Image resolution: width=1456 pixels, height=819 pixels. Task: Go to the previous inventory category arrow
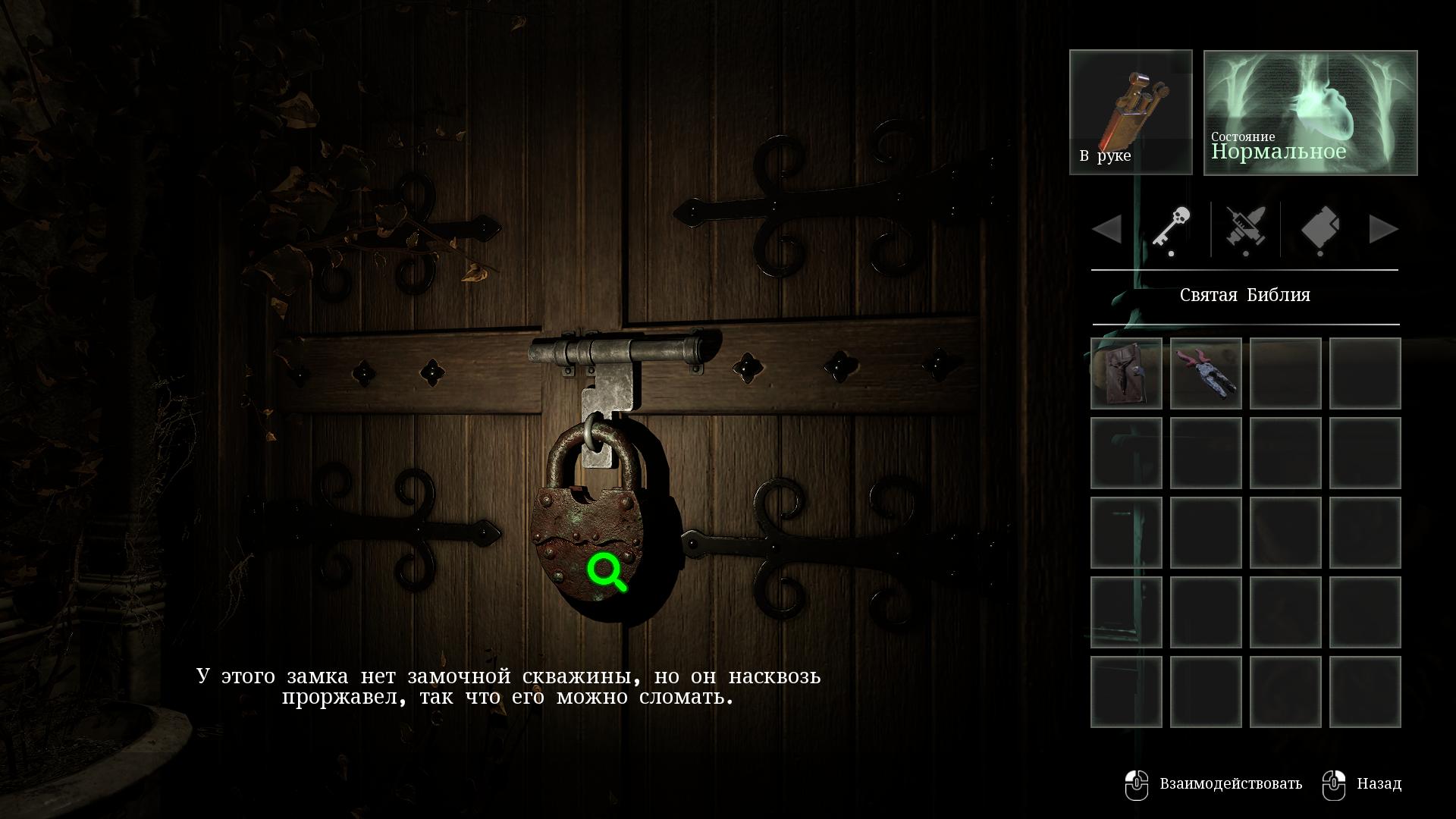[1107, 229]
